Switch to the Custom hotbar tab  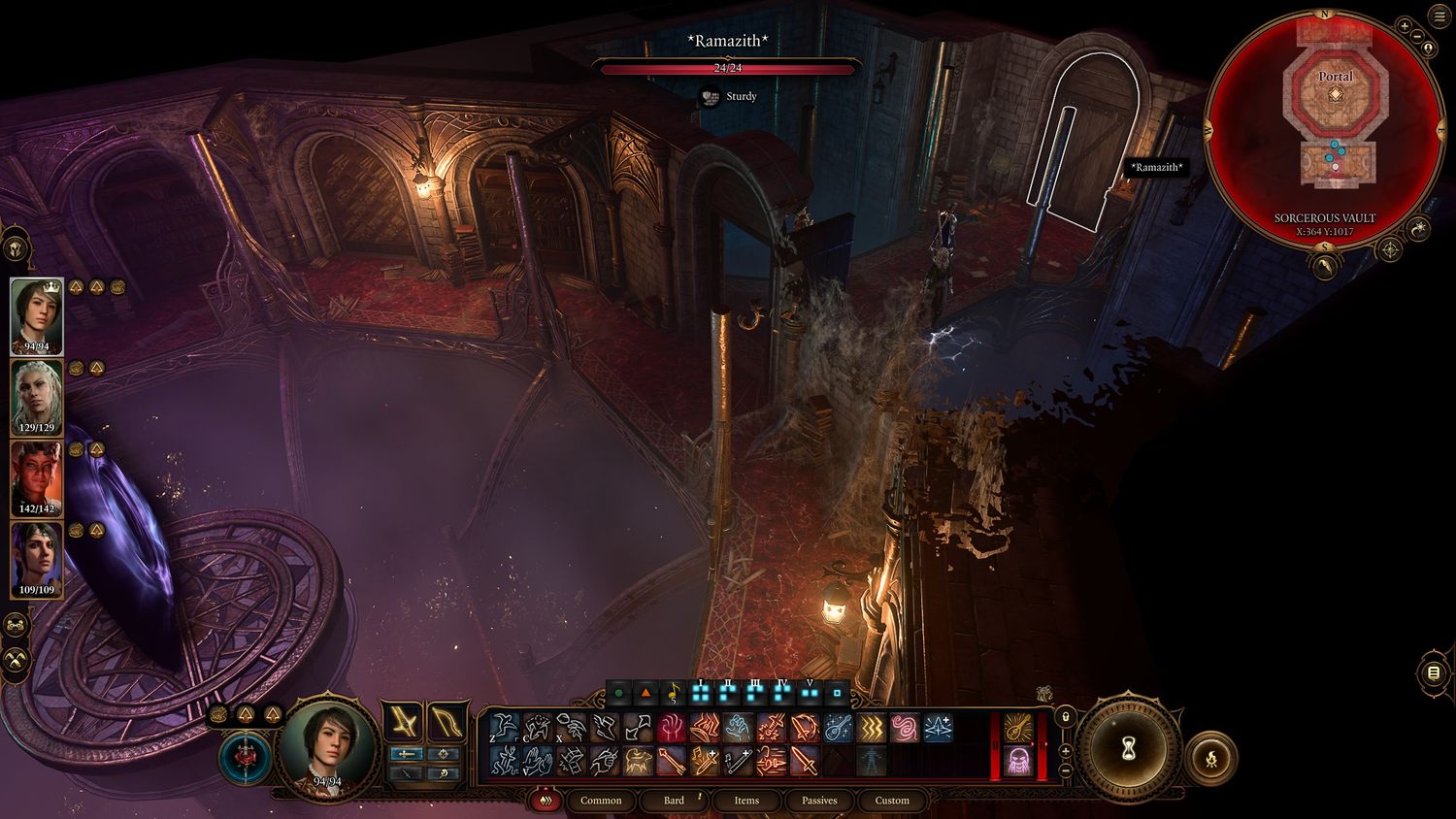[x=892, y=801]
